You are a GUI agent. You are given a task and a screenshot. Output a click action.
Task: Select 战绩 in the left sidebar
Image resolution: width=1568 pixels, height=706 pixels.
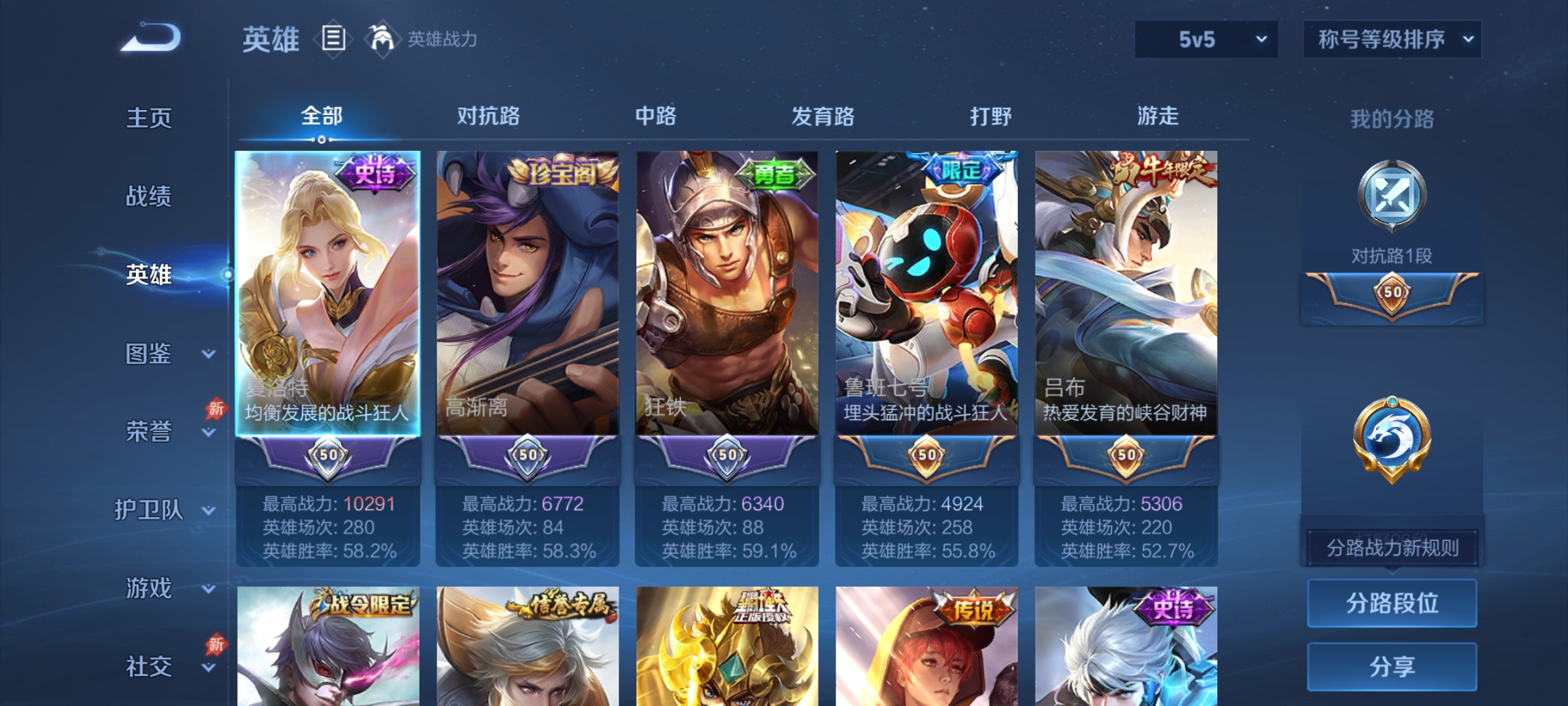149,197
